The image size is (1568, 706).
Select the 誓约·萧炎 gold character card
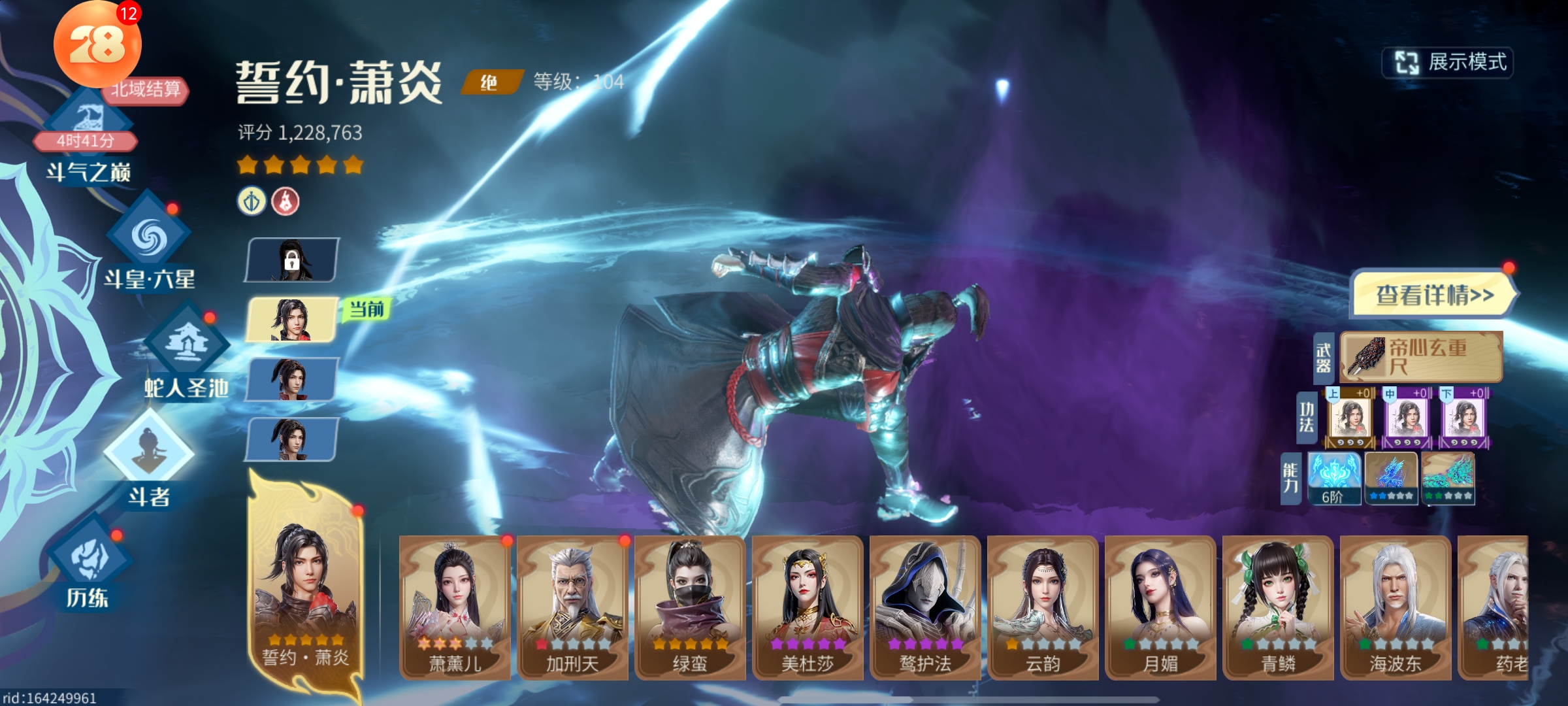305,588
